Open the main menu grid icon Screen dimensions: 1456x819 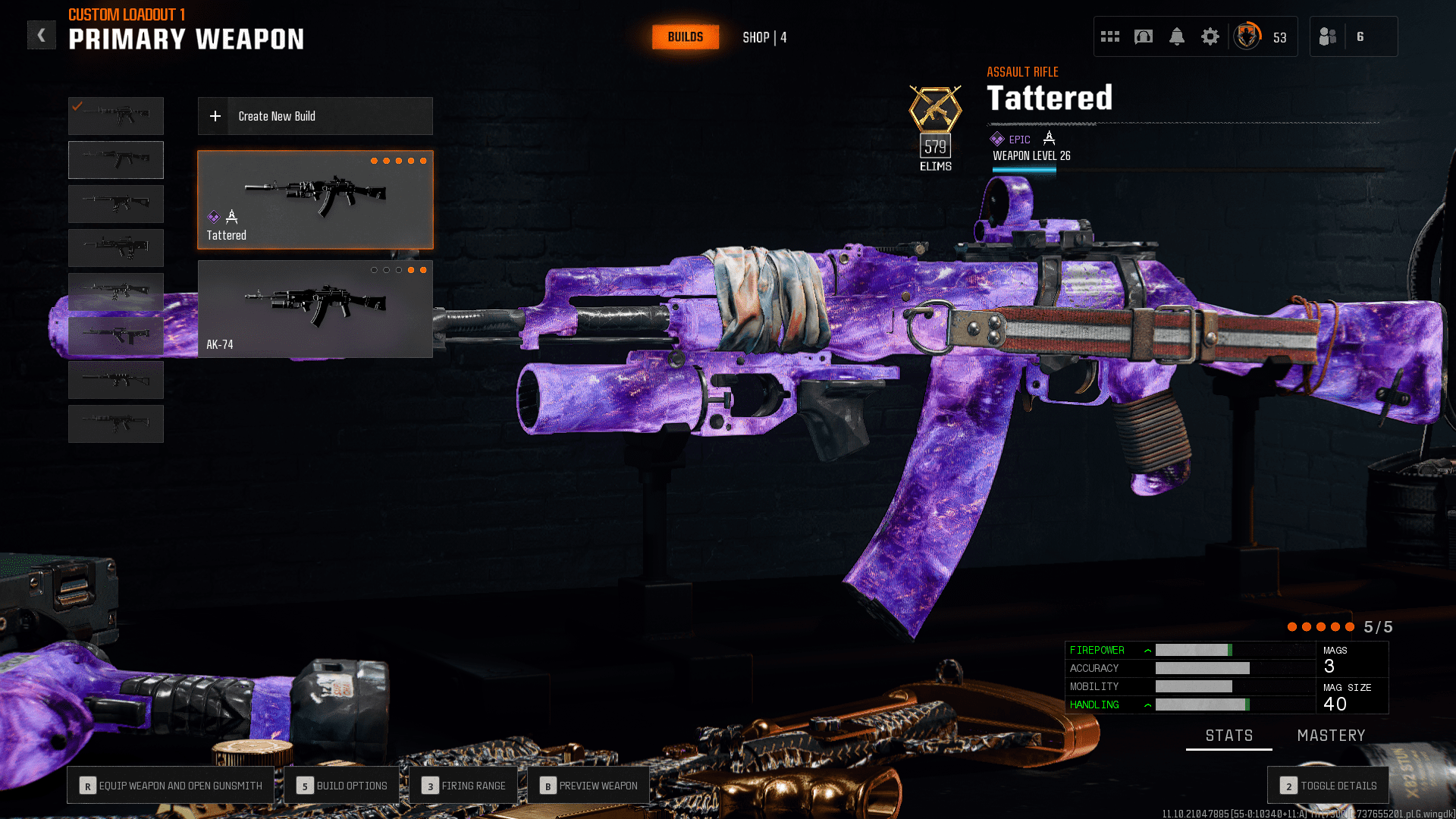tap(1109, 36)
